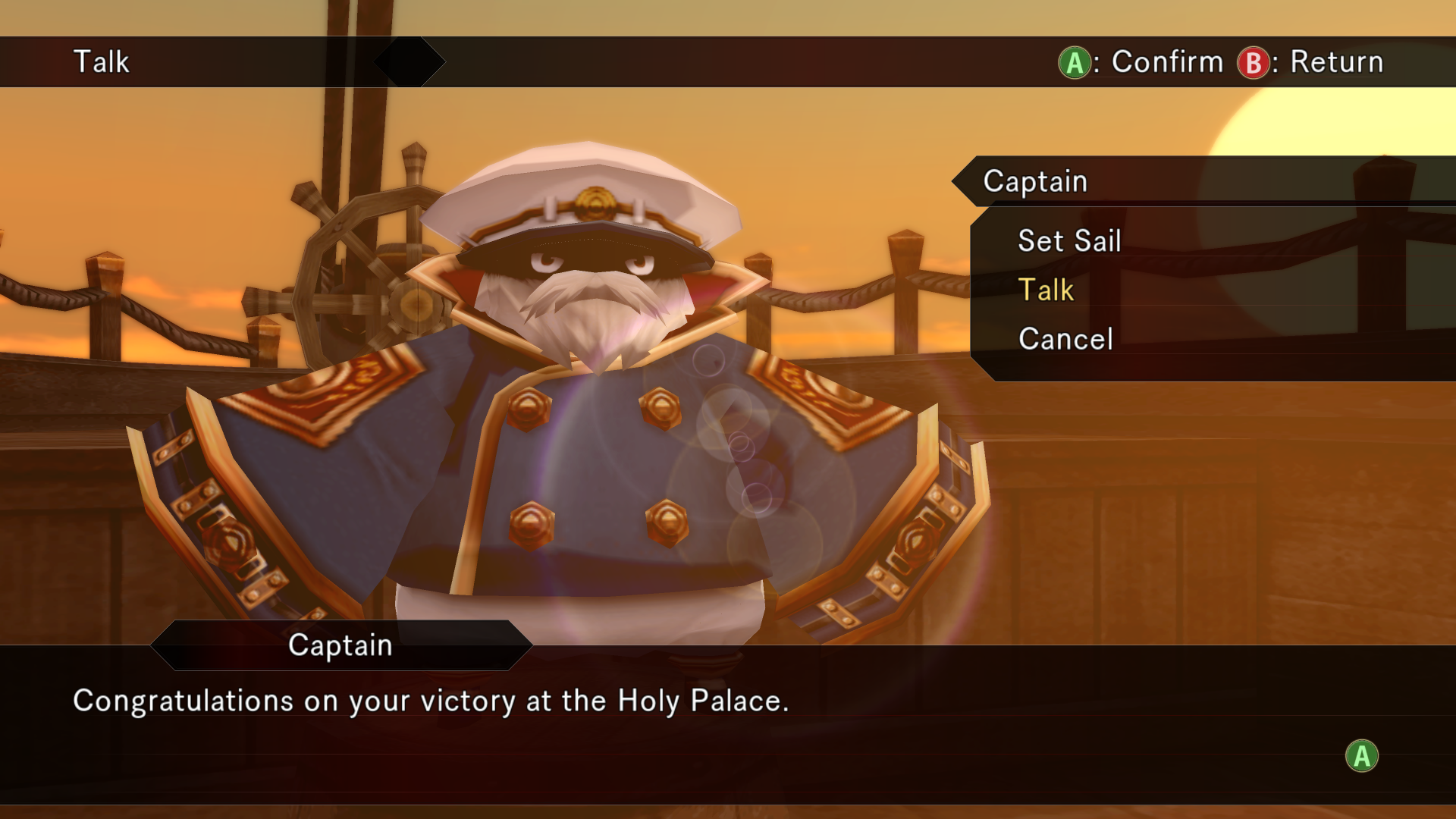
Task: Choose Set Sail from the Captain menu
Action: click(1068, 241)
